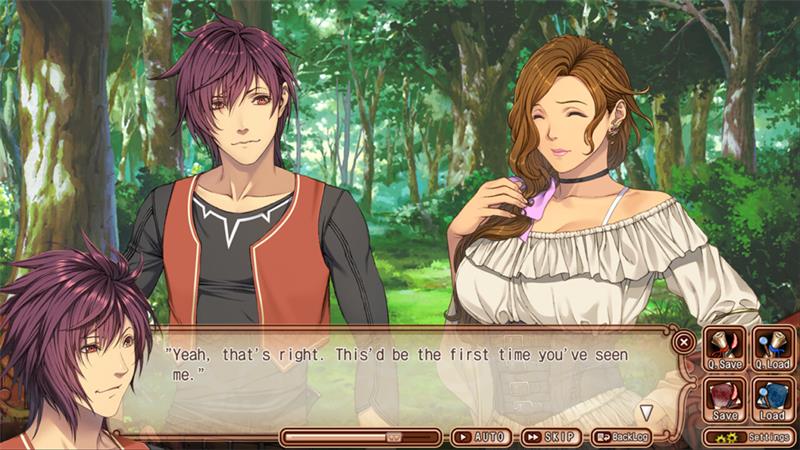Click the slider bar beside the AUTO button

click(360, 437)
